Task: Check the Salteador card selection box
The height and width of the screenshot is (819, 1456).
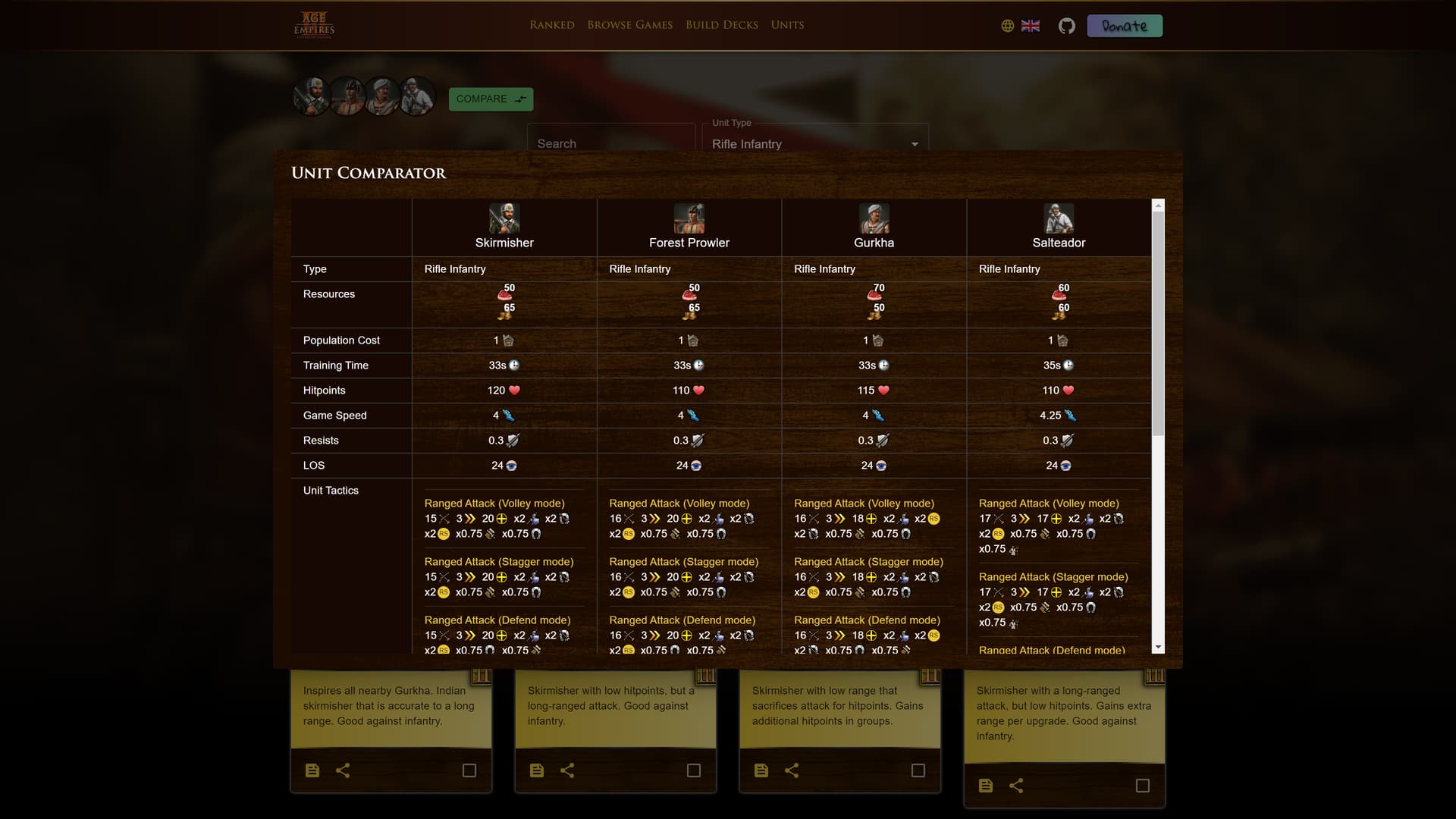Action: pyautogui.click(x=1142, y=786)
